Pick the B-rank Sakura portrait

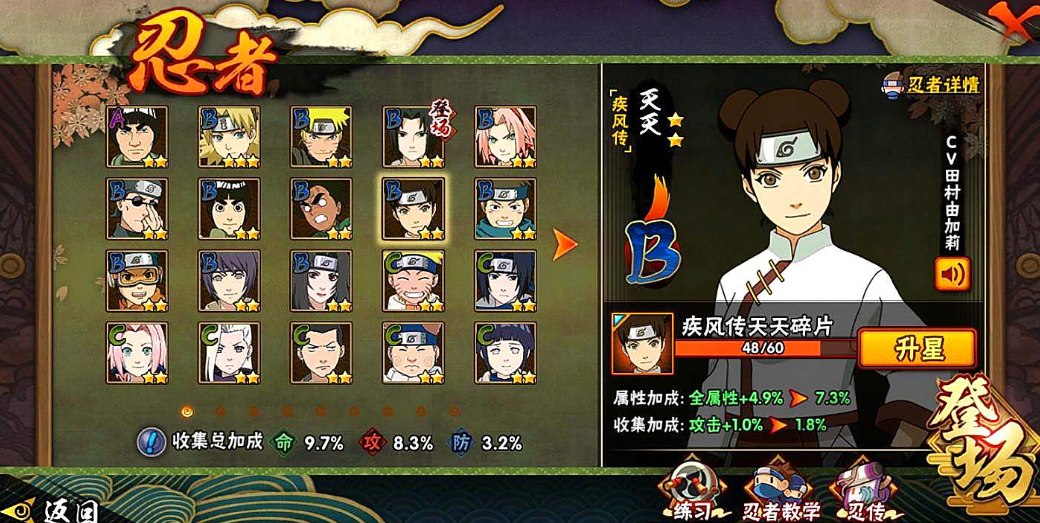click(505, 136)
